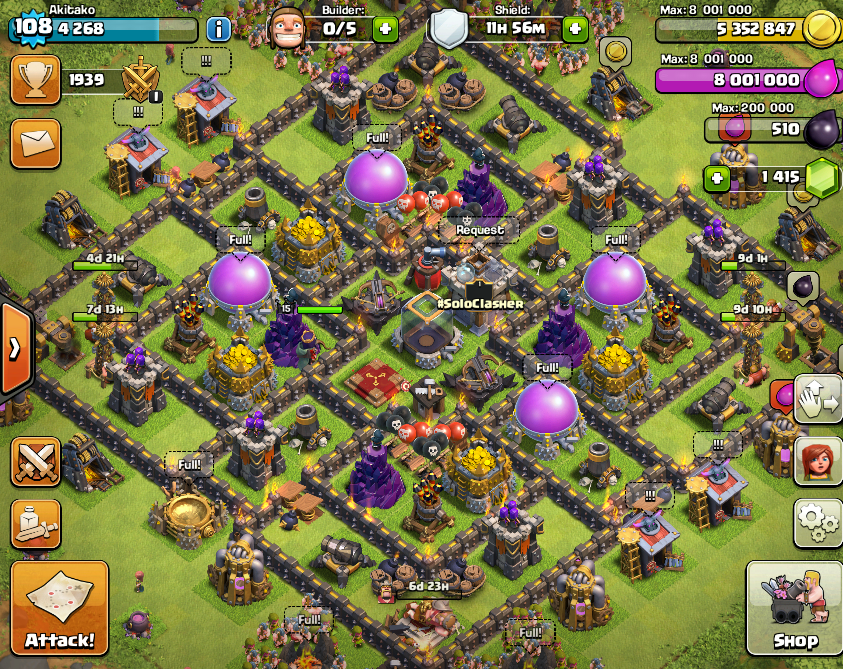
Task: Click the builder face icon
Action: coord(288,28)
